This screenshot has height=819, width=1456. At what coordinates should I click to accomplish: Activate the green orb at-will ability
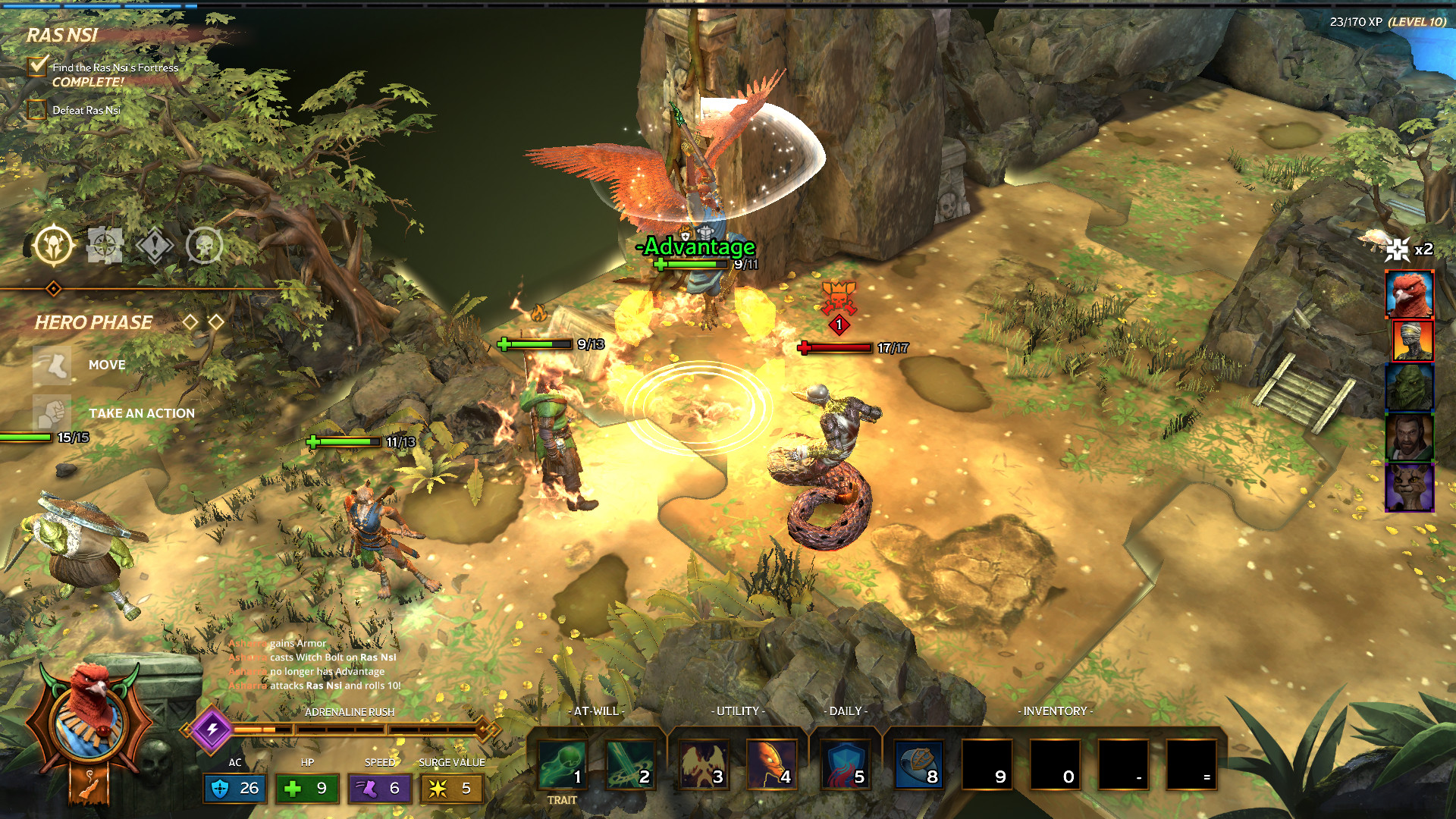click(563, 764)
